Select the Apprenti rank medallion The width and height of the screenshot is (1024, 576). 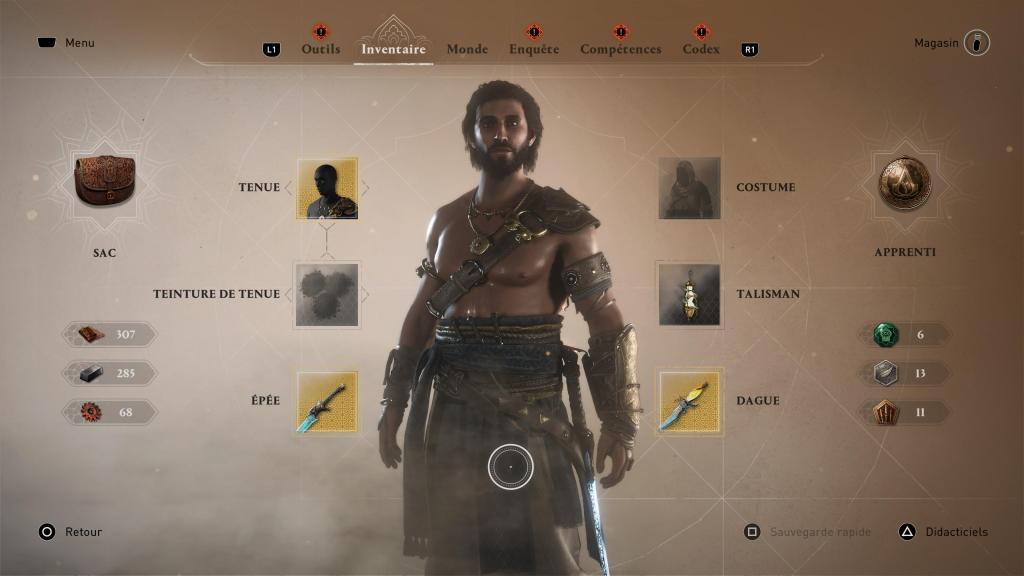(x=904, y=183)
